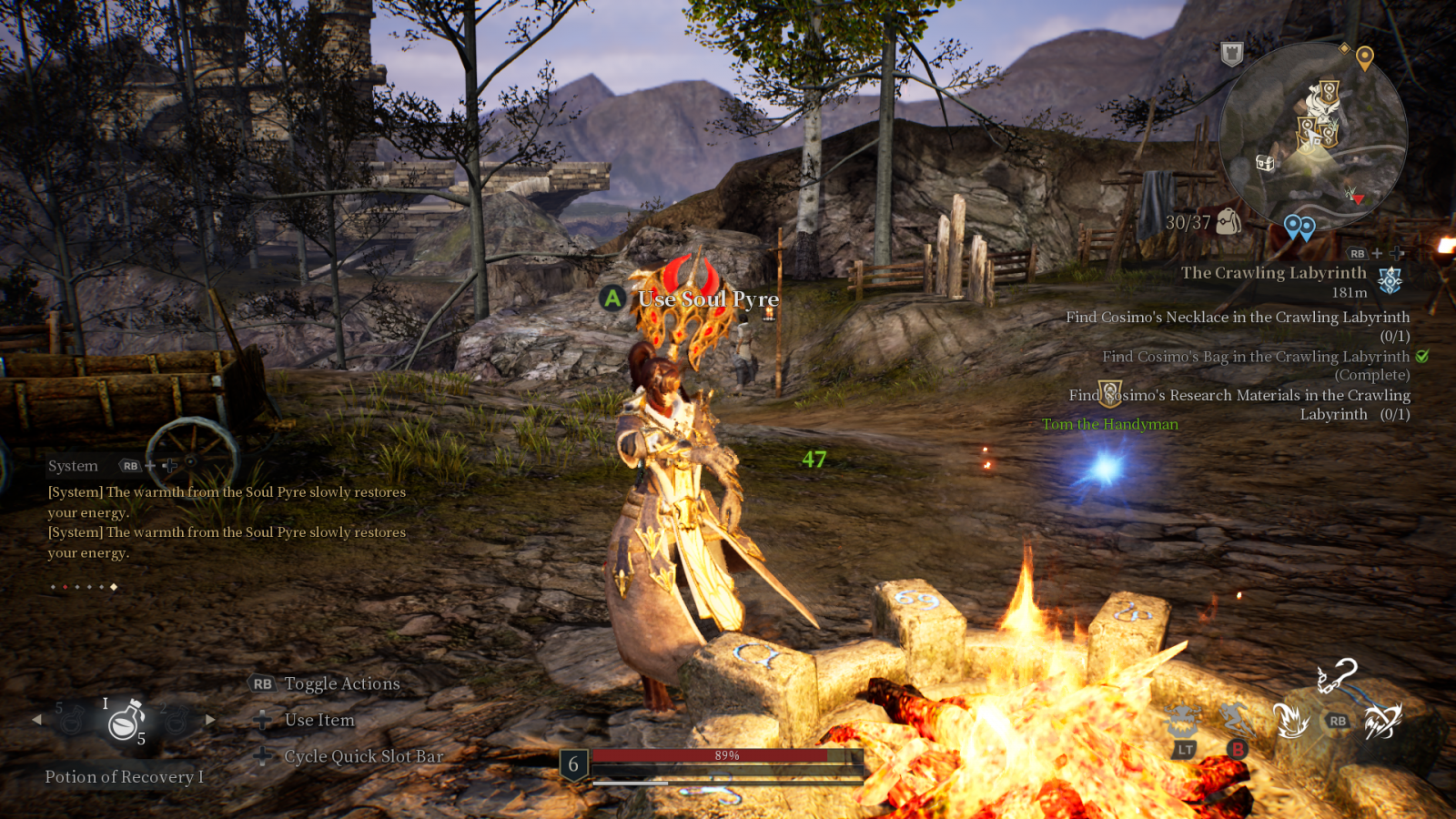Click the left arrow of the quick slot bar
Viewport: 1456px width, 819px height.
[x=36, y=720]
